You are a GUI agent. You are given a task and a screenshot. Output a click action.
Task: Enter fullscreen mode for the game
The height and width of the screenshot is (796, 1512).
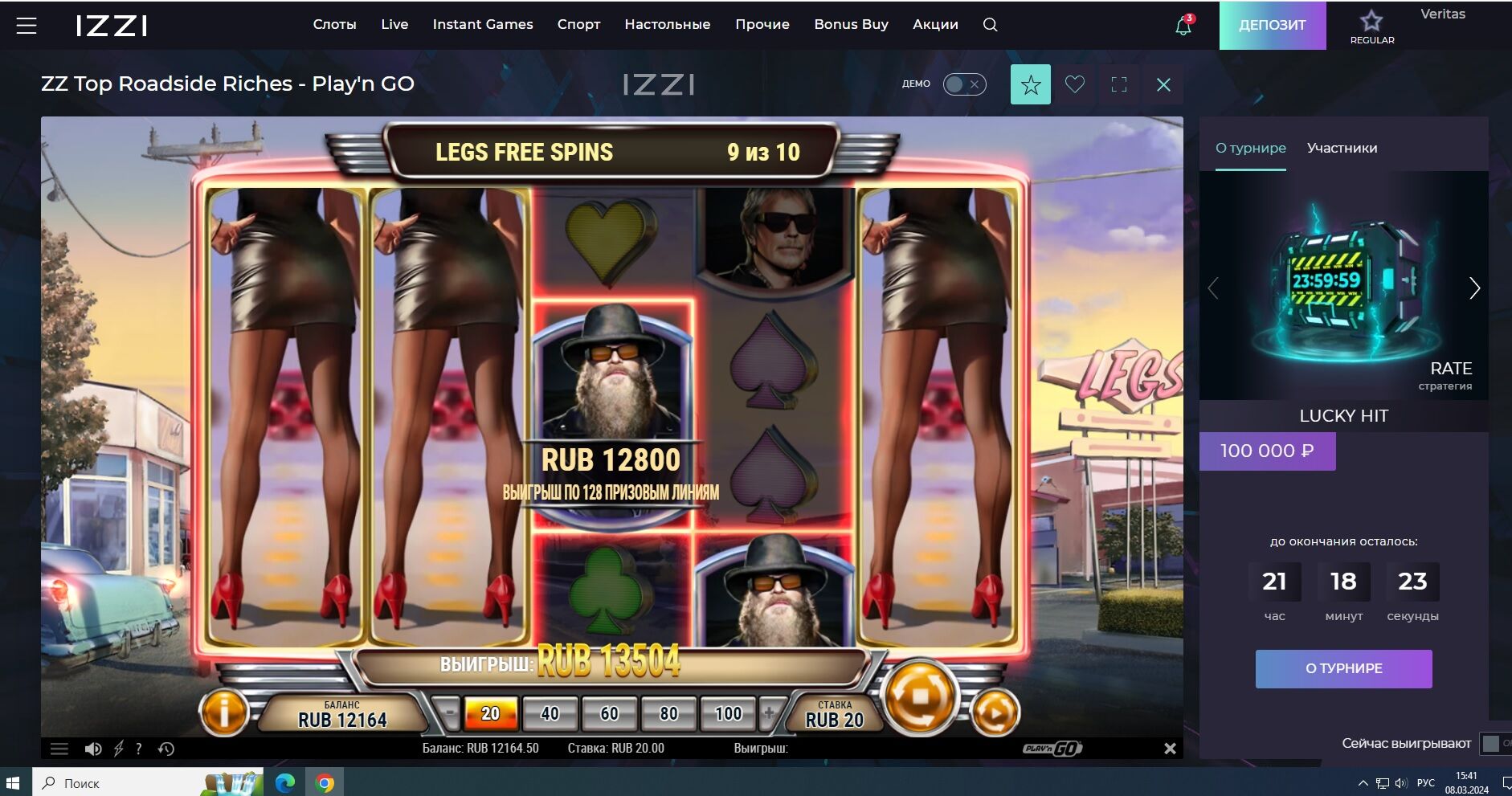1118,84
